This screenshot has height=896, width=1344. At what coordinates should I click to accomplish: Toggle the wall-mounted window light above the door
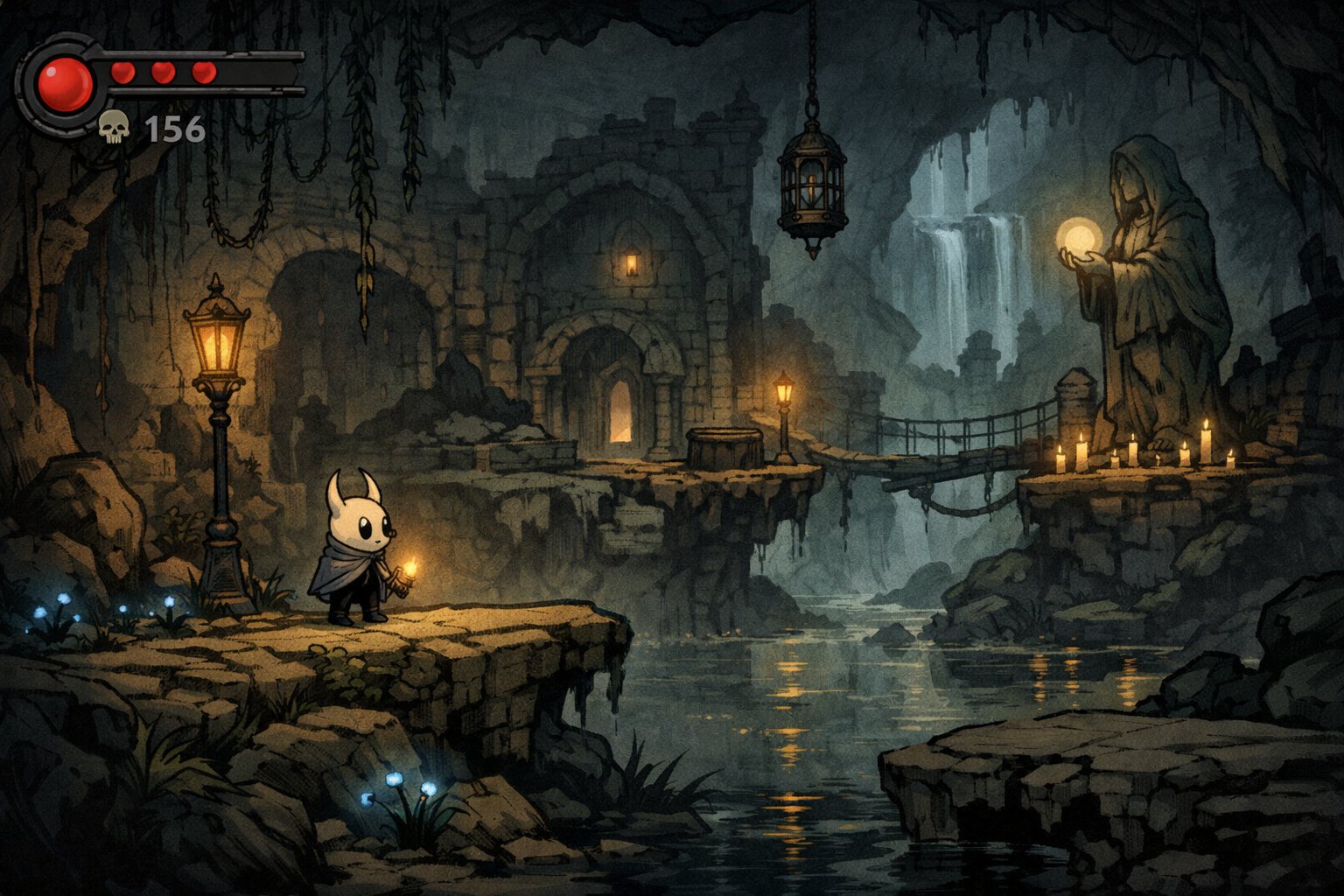pos(633,262)
